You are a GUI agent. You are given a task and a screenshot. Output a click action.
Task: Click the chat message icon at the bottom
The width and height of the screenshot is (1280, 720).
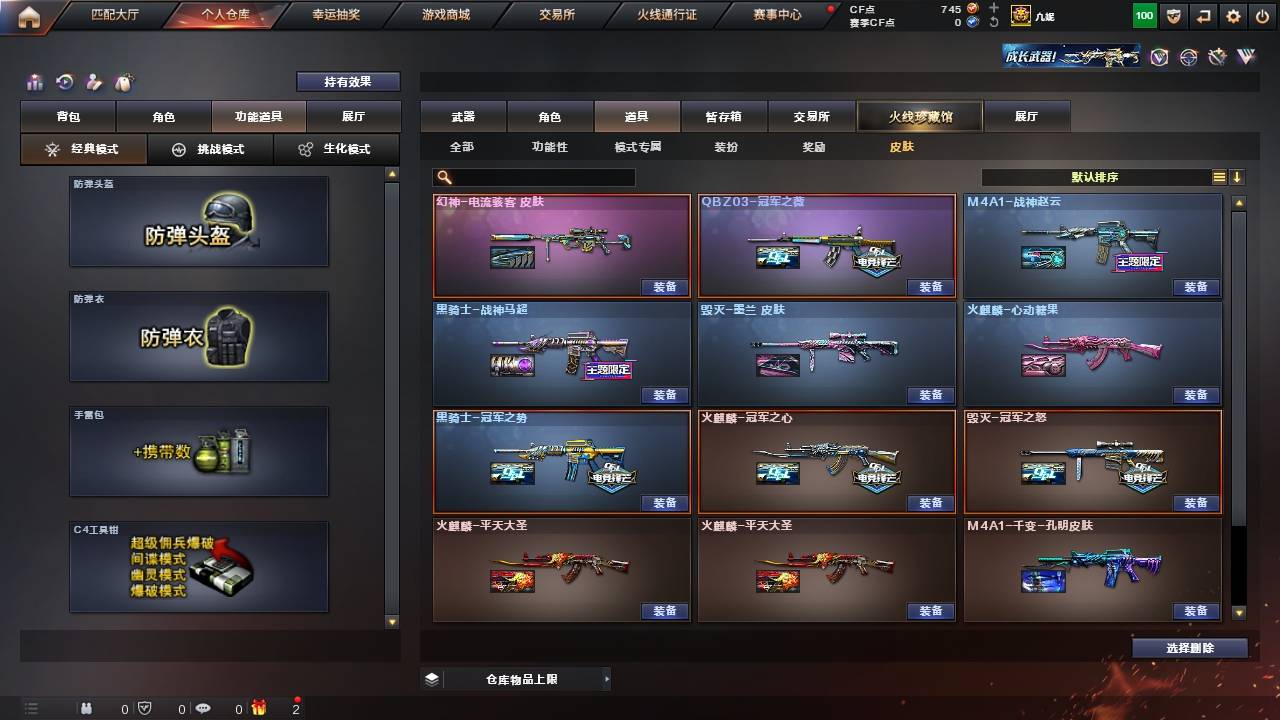pyautogui.click(x=203, y=708)
